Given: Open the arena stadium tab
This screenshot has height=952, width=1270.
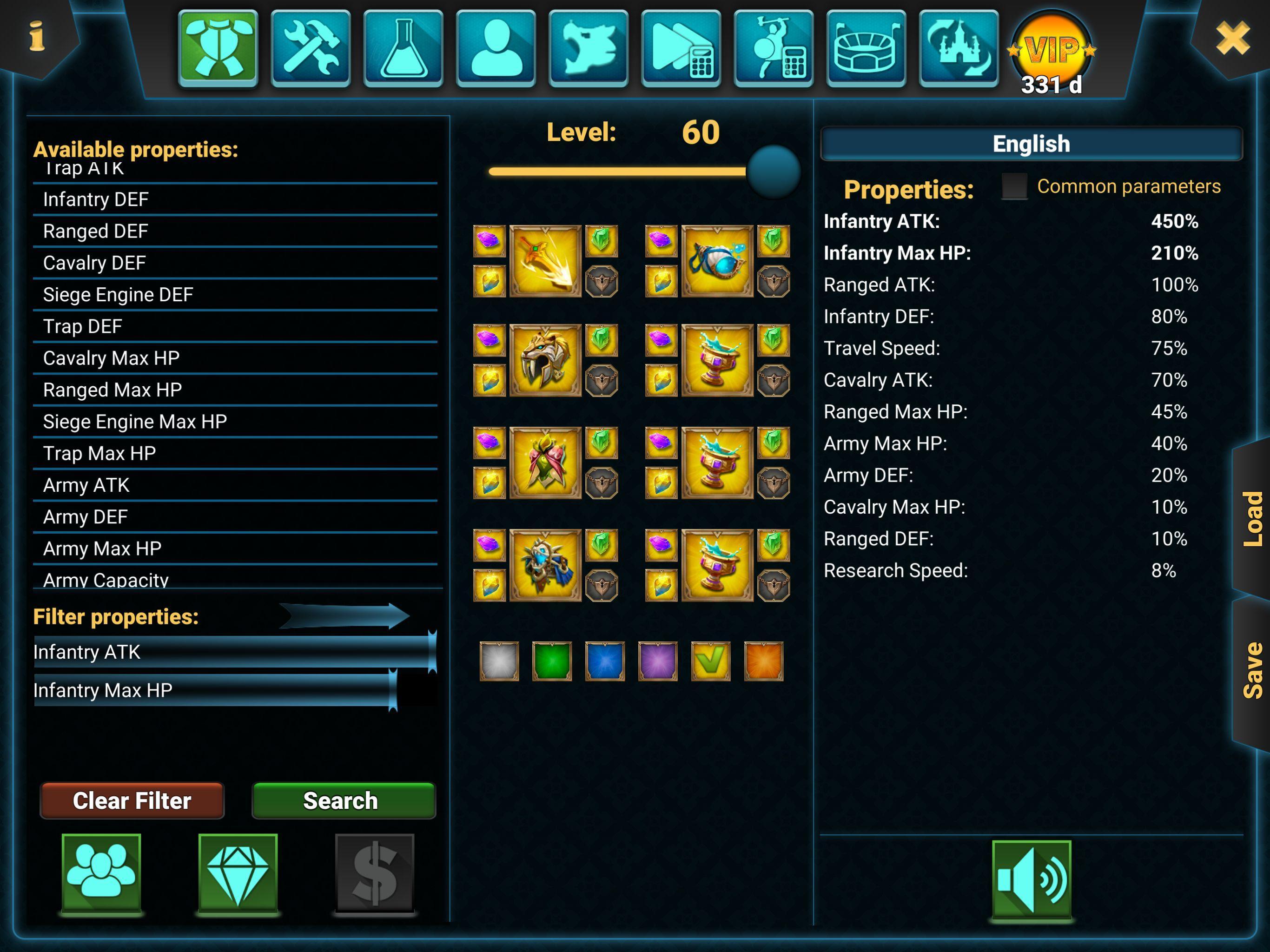Looking at the screenshot, I should [x=866, y=48].
